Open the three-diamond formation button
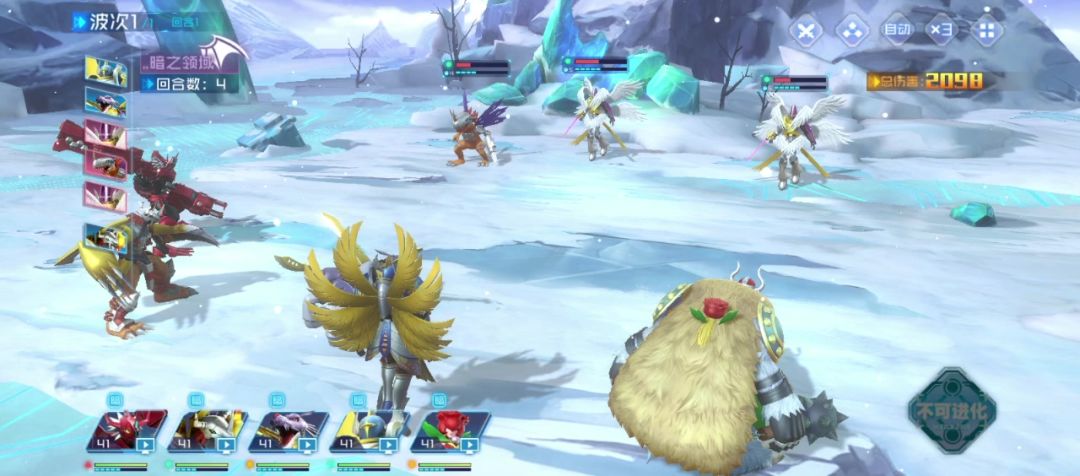This screenshot has width=1080, height=476. pyautogui.click(x=851, y=30)
